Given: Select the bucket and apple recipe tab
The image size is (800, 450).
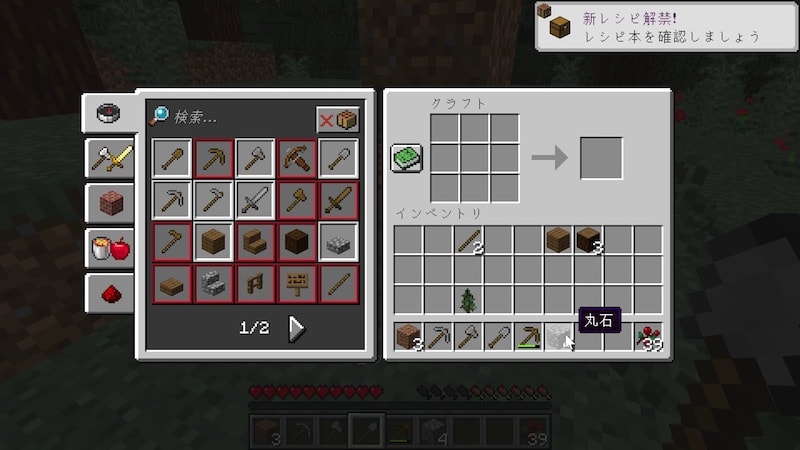Looking at the screenshot, I should click(110, 248).
